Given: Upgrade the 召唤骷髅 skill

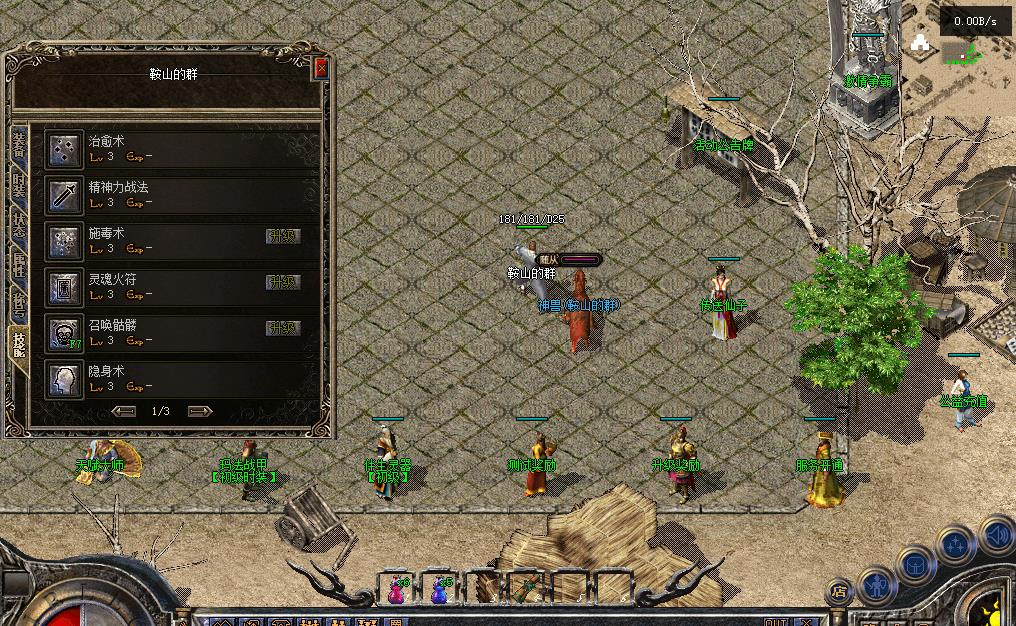Looking at the screenshot, I should pyautogui.click(x=283, y=328).
